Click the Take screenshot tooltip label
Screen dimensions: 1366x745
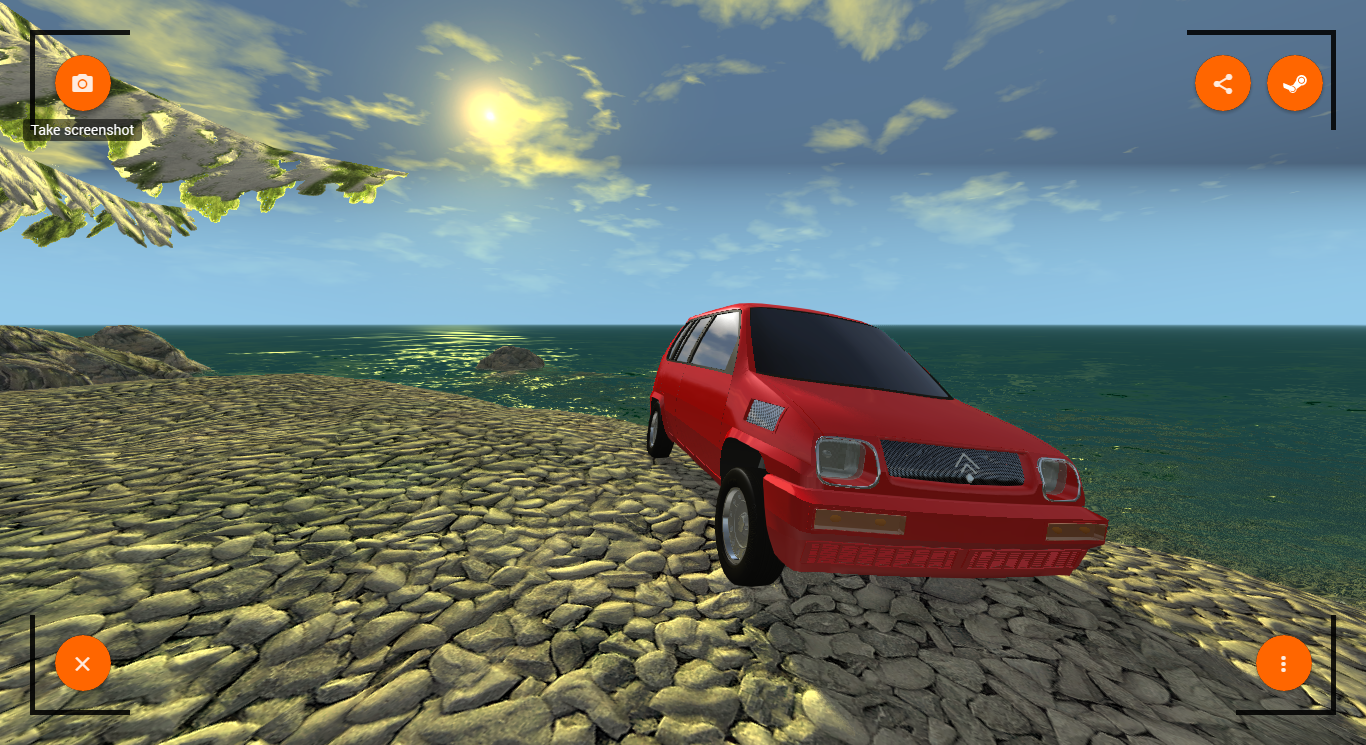click(82, 130)
